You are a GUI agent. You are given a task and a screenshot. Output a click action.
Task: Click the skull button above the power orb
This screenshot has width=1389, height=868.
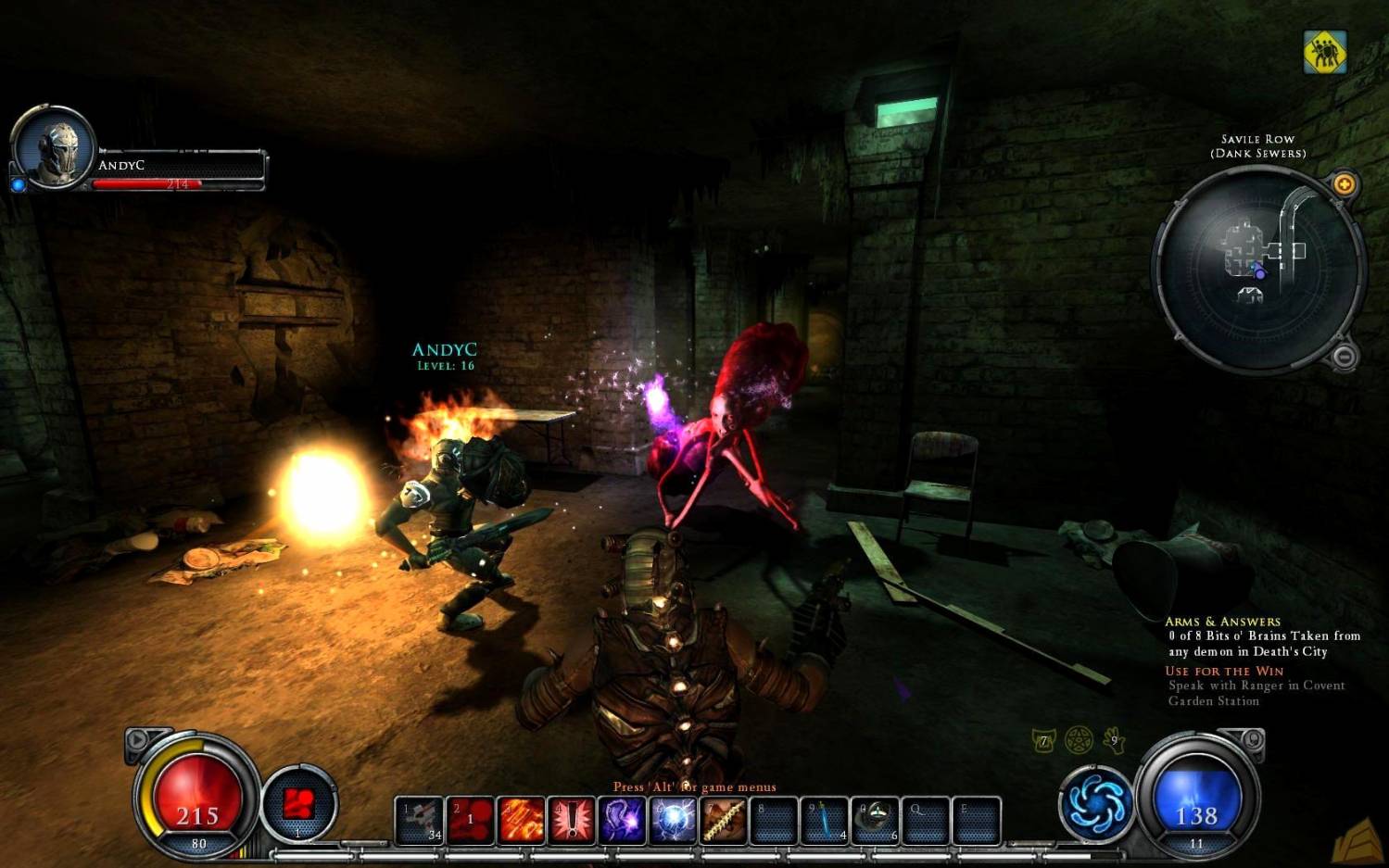1252,739
